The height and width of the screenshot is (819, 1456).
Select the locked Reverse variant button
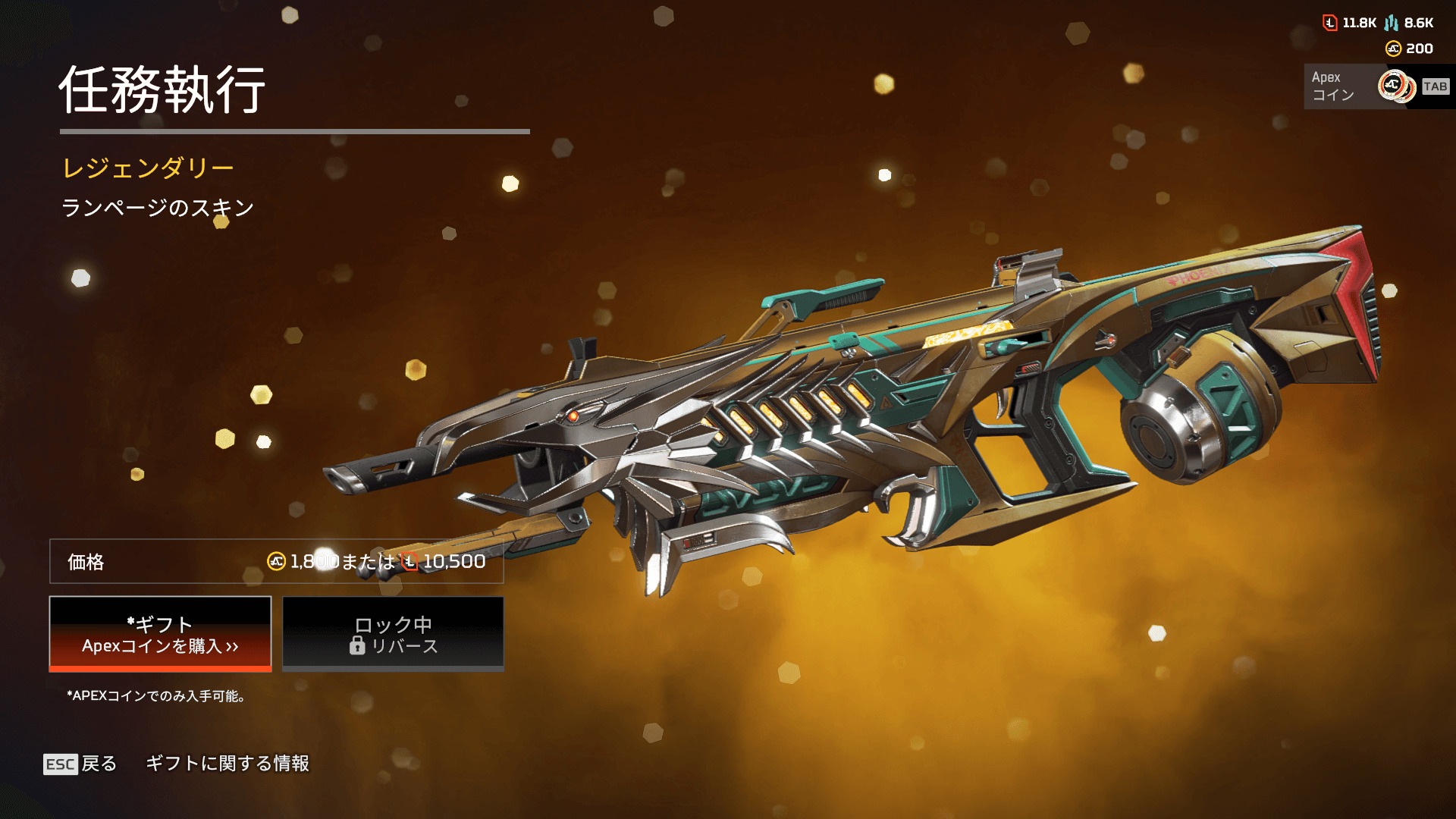pos(393,634)
